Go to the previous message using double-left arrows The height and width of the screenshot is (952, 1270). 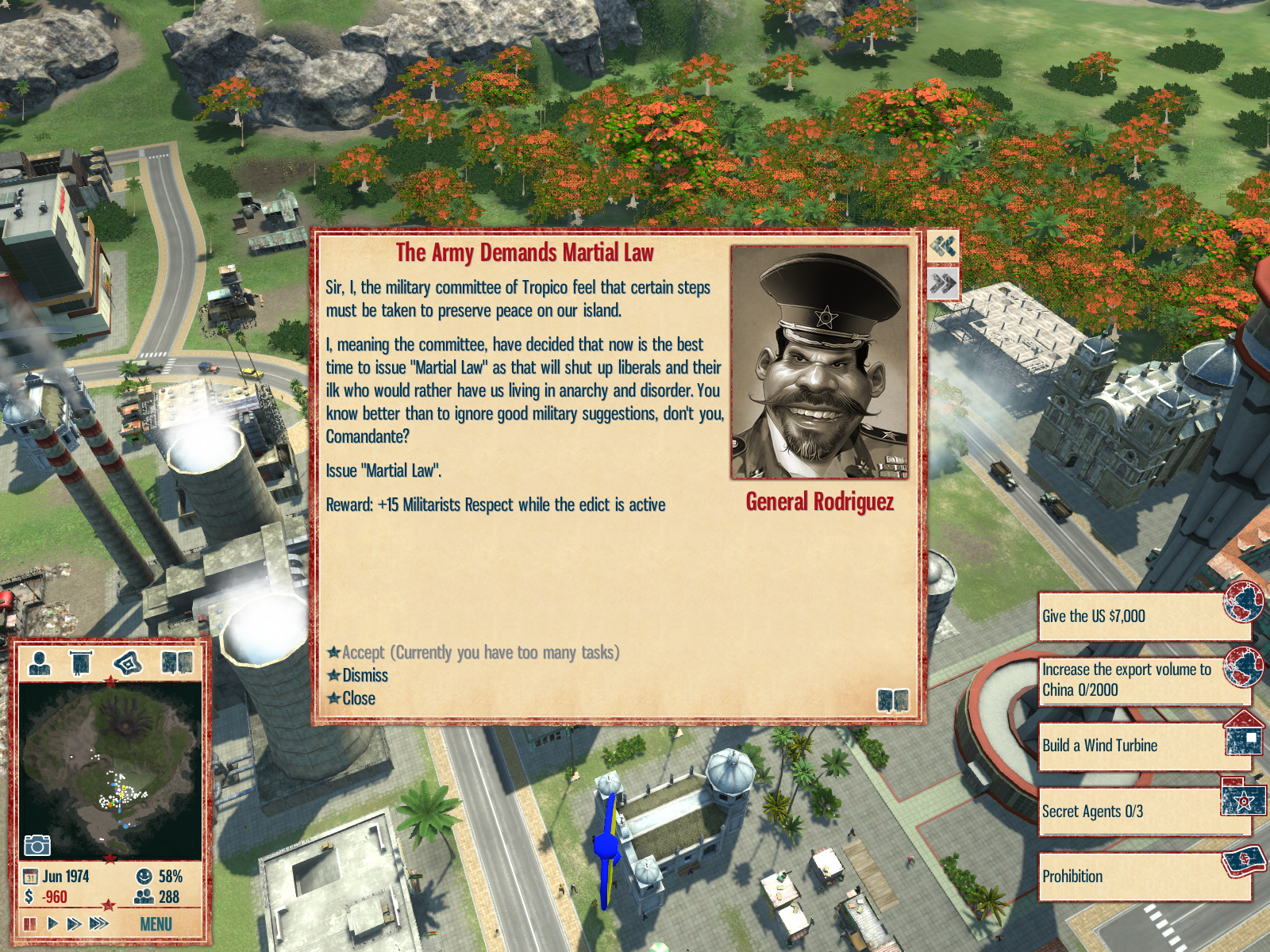(943, 246)
